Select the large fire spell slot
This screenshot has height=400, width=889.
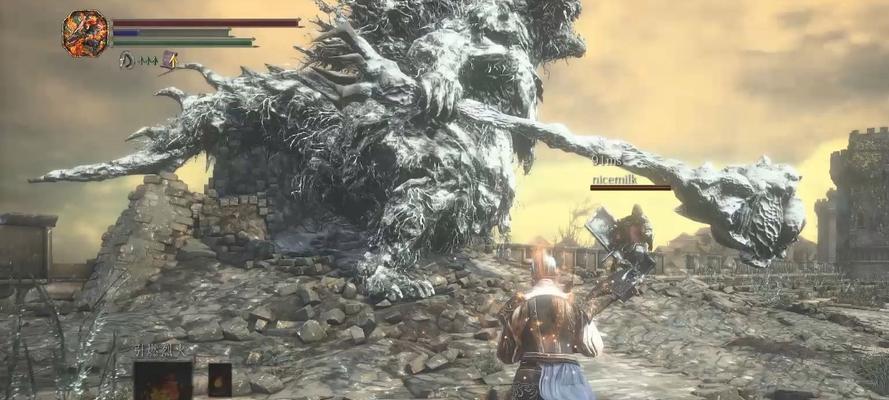(163, 381)
